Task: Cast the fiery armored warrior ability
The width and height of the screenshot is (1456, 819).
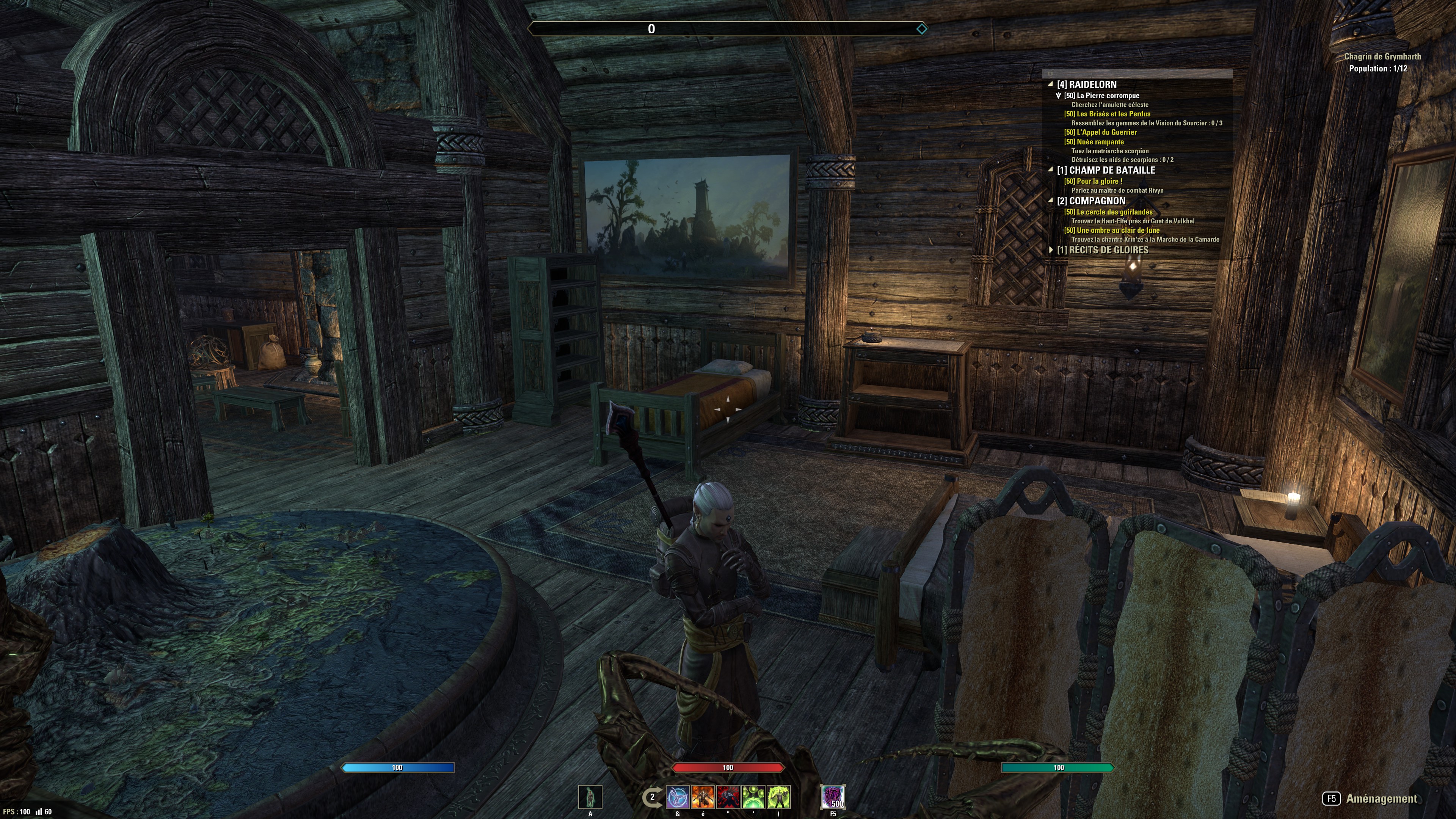Action: 703,797
